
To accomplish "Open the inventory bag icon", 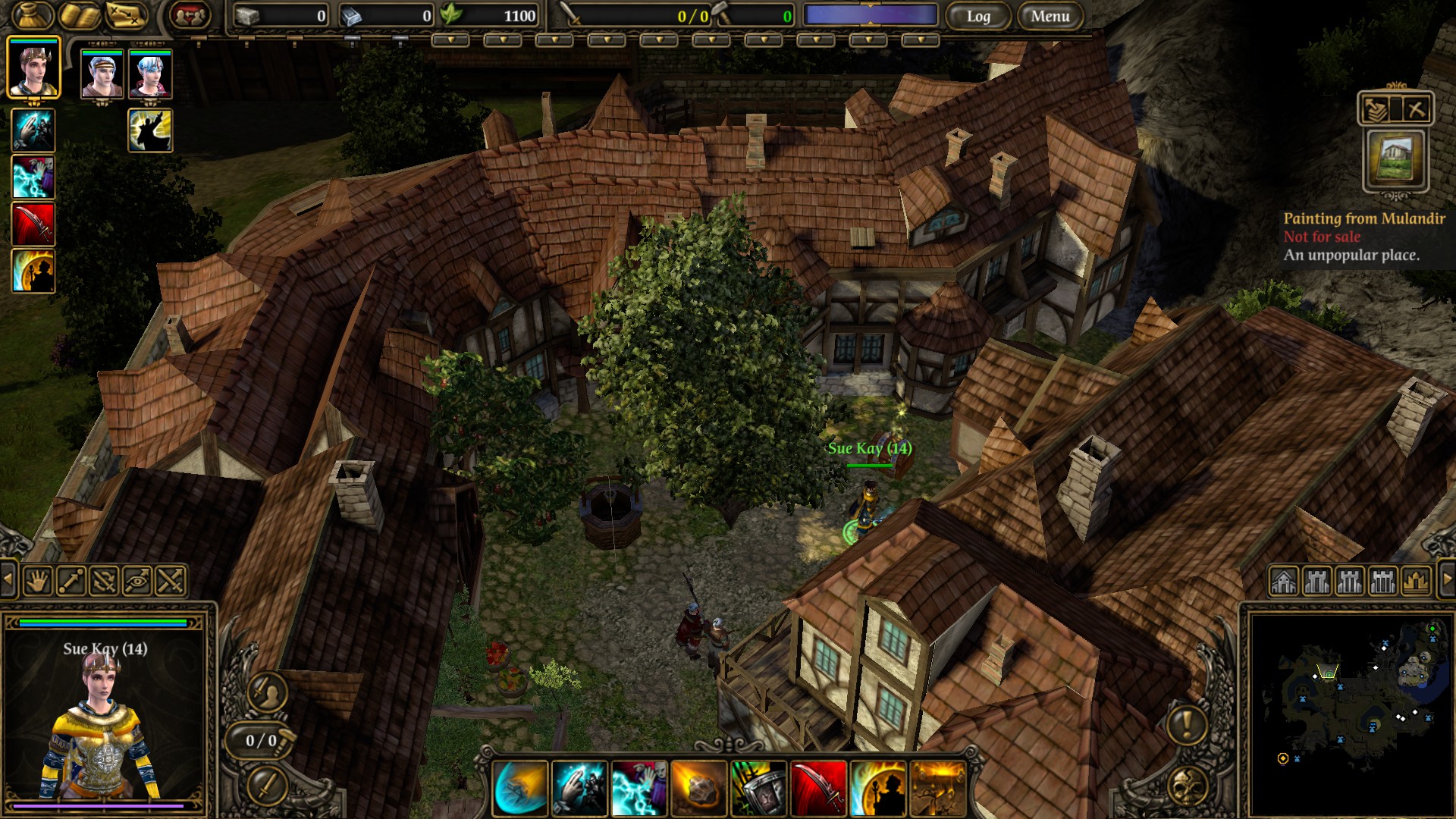I will coord(32,15).
